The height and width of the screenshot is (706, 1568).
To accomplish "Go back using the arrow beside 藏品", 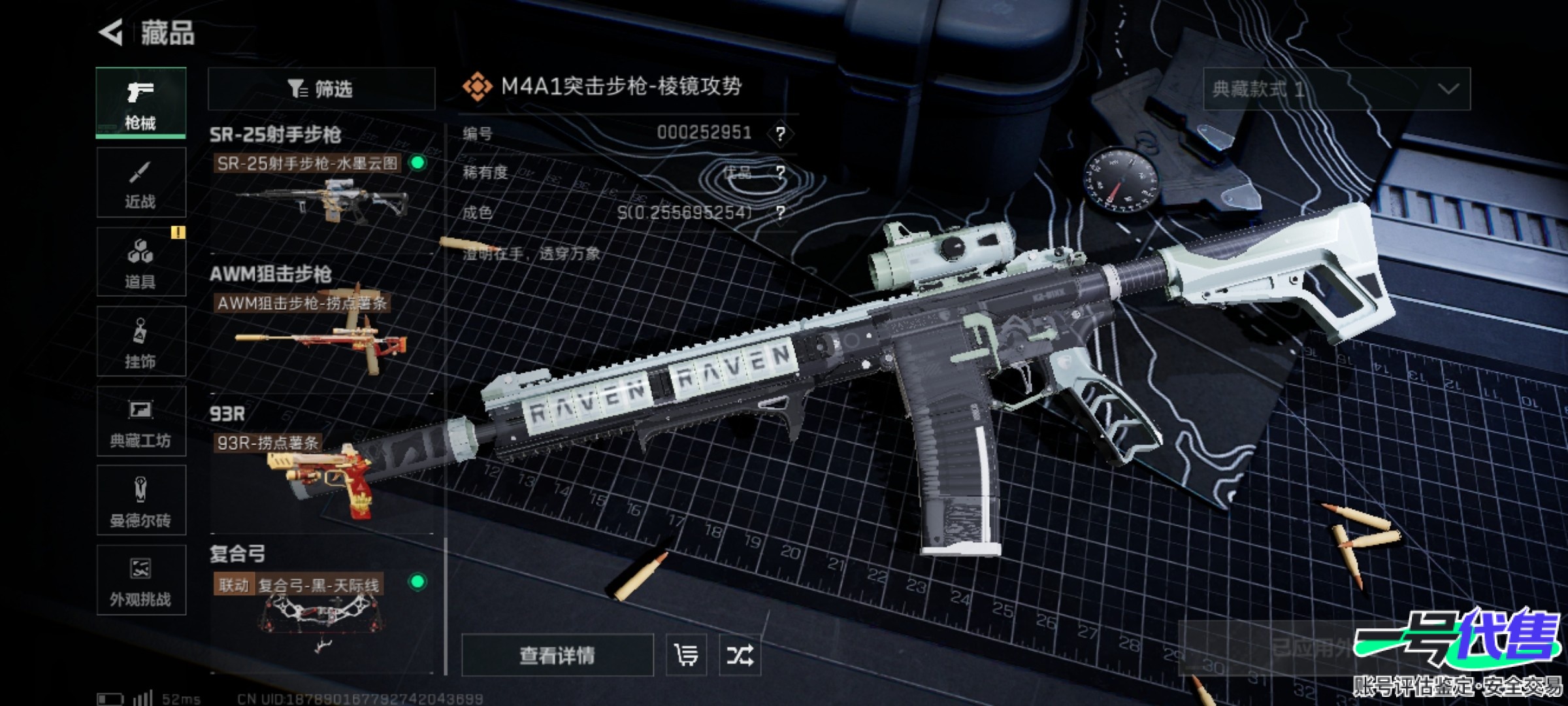I will [x=112, y=32].
